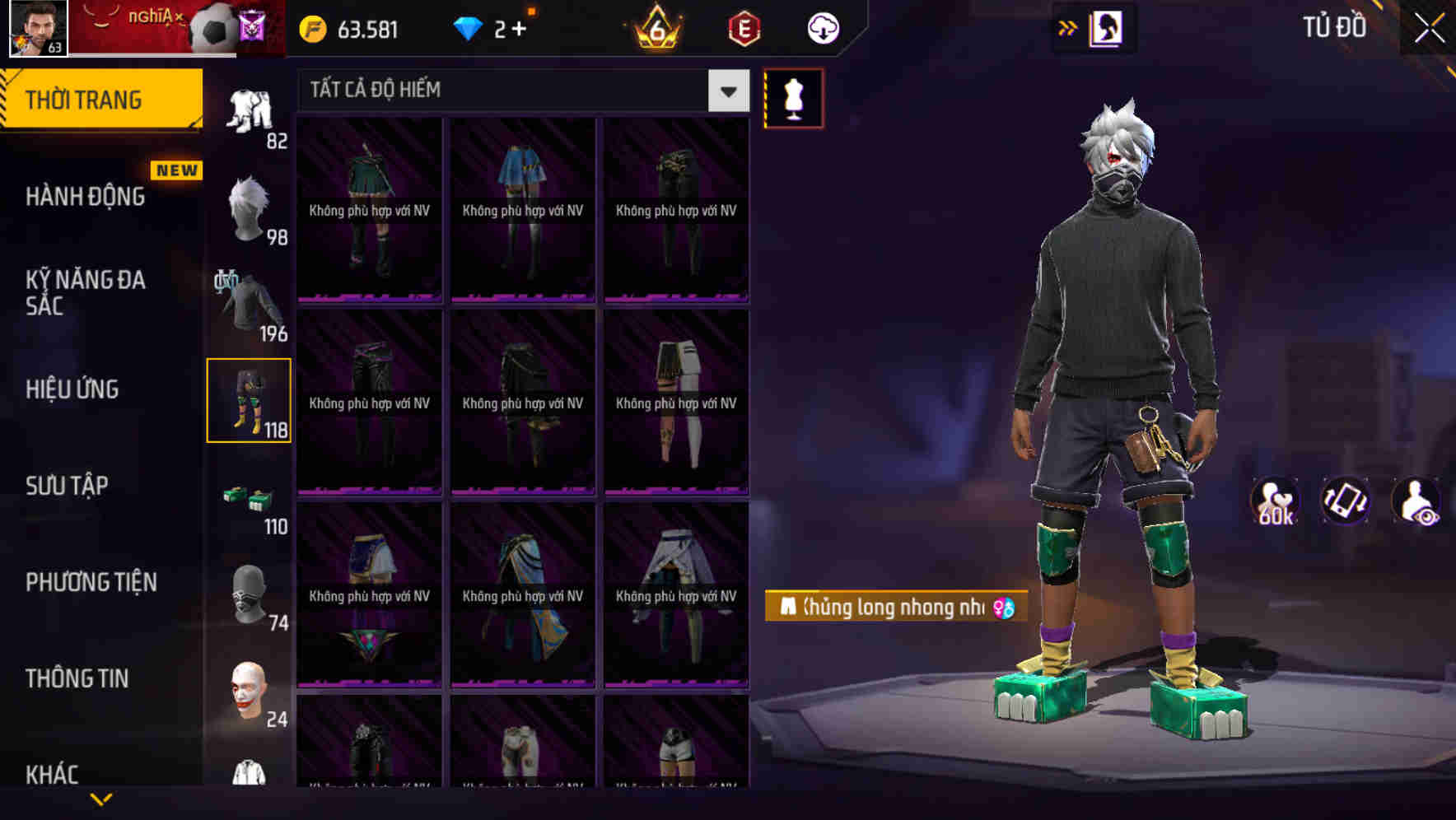
Task: Click the mannequin dressing preview icon
Action: point(793,96)
